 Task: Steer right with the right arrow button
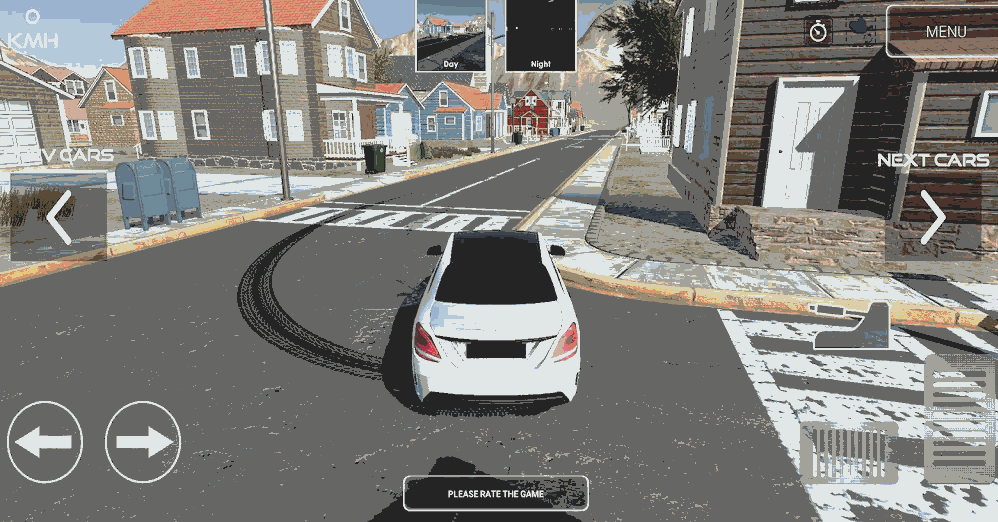click(143, 441)
